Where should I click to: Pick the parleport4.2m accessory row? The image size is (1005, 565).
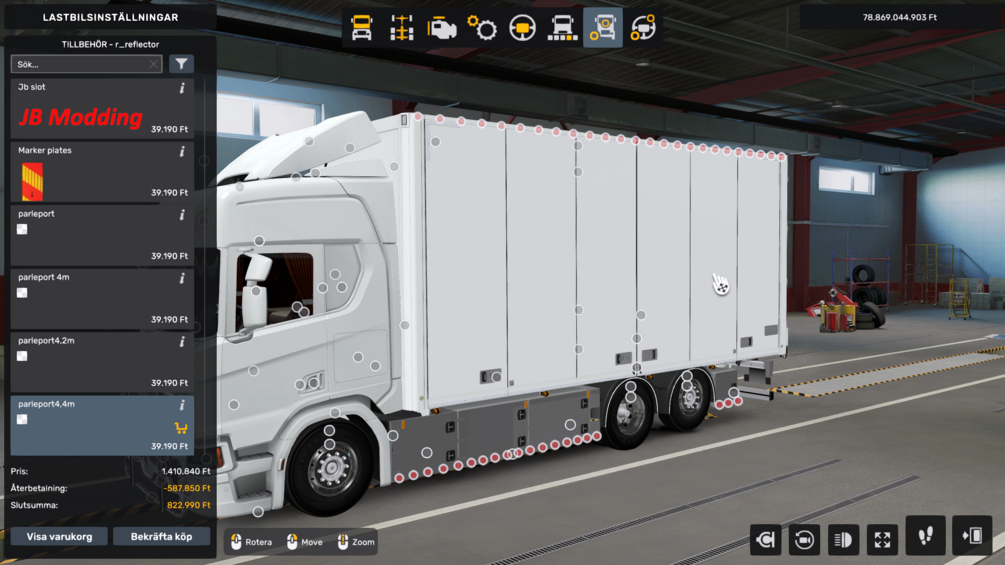[x=102, y=362]
